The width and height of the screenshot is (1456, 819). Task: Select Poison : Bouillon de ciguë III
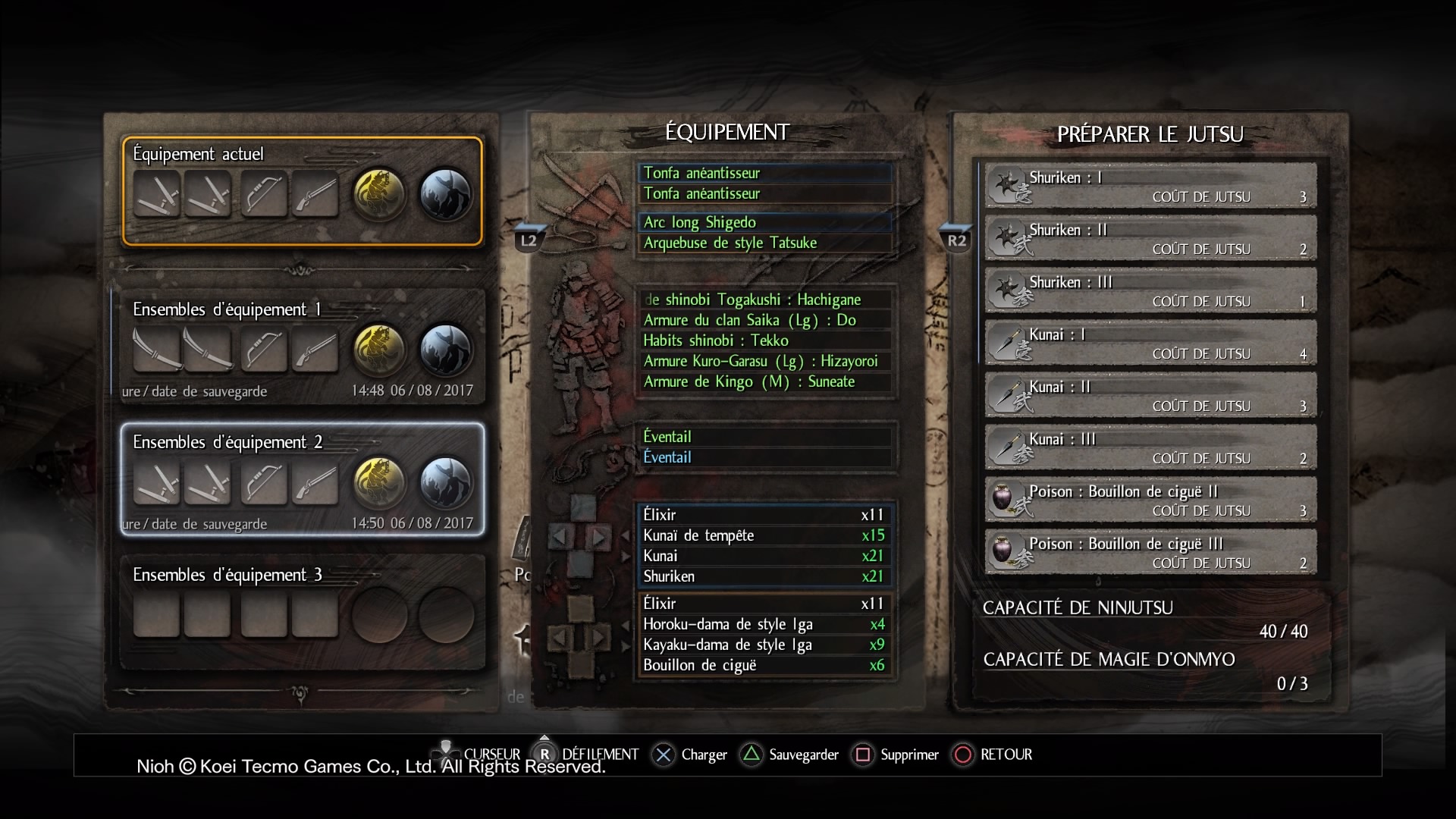coord(1150,553)
